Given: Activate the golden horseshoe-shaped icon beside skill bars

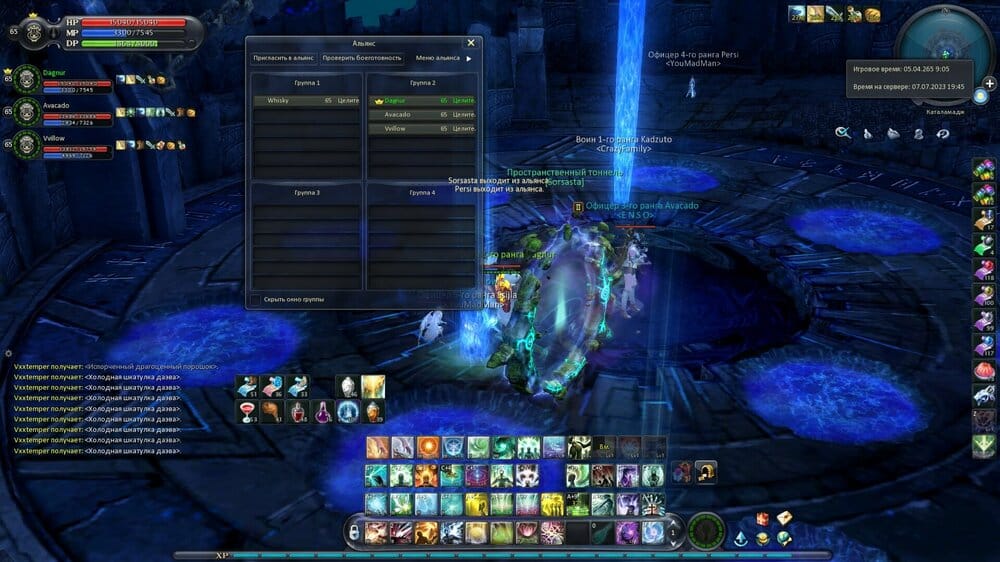Looking at the screenshot, I should point(706,471).
